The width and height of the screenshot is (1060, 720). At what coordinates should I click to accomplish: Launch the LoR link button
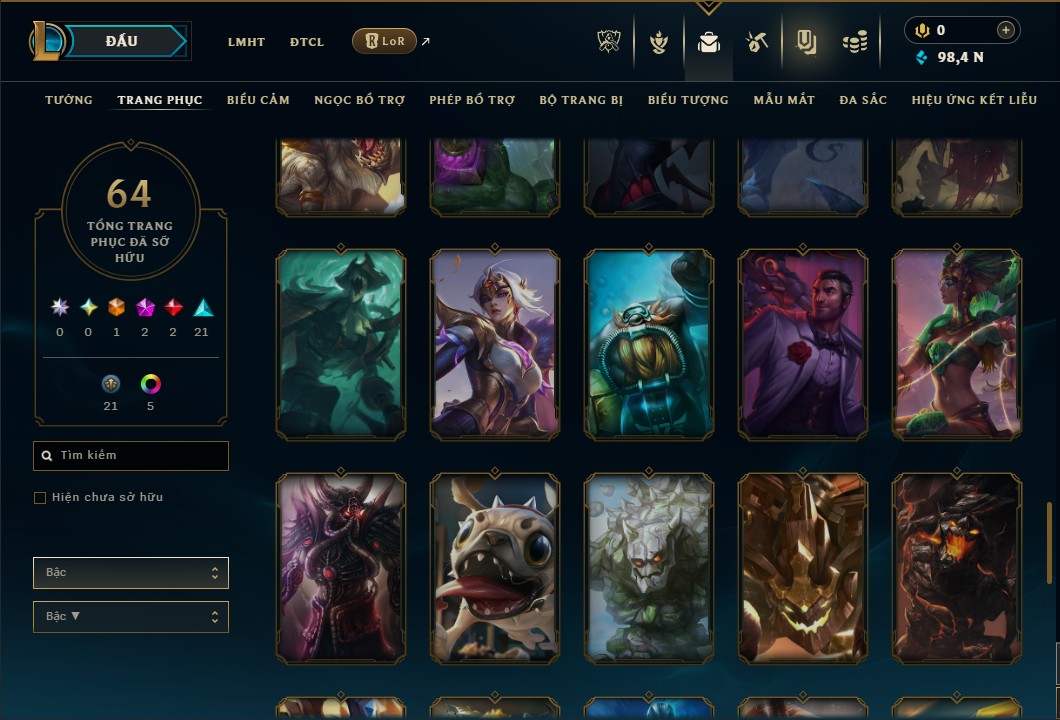pos(385,41)
